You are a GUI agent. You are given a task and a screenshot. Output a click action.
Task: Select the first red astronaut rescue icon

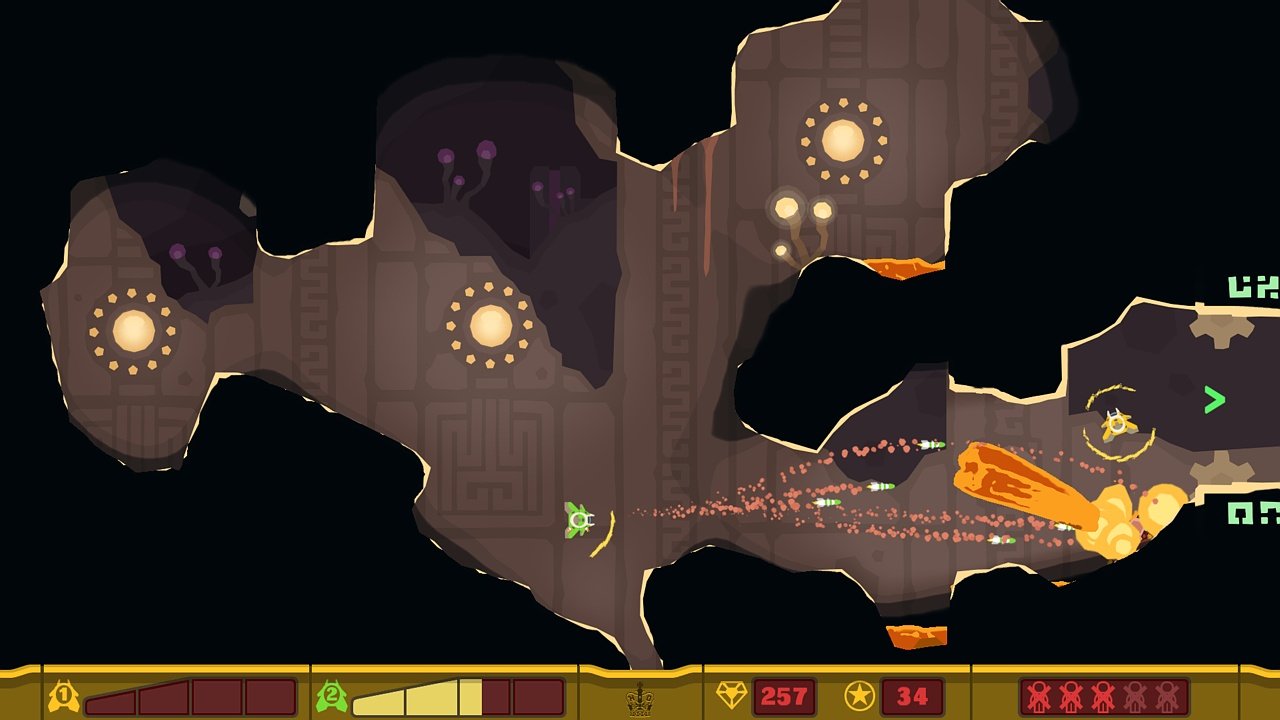click(x=1038, y=695)
